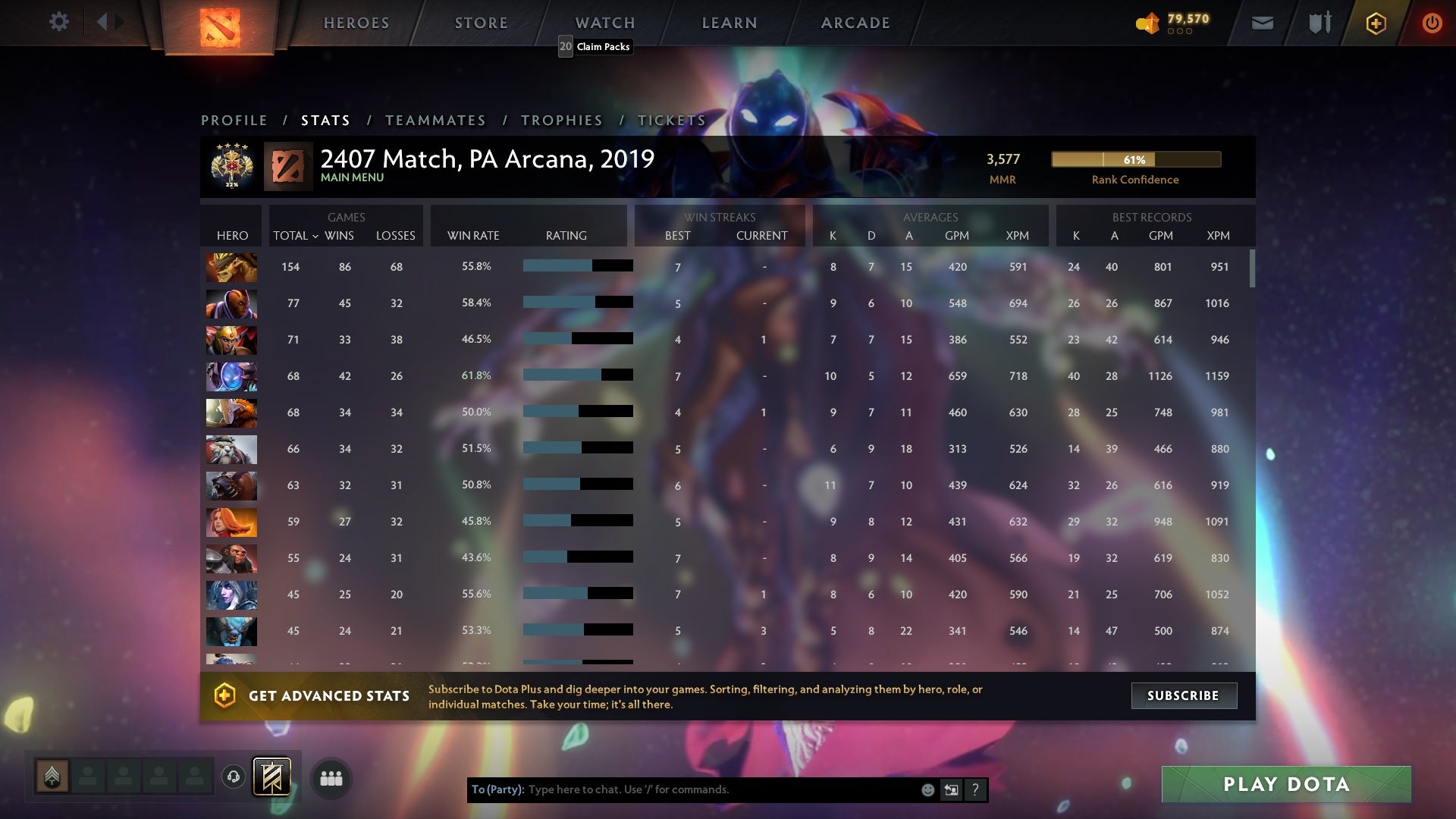The width and height of the screenshot is (1456, 819).
Task: Click the SUBSCRIBE button for Dota Plus
Action: pyautogui.click(x=1184, y=695)
